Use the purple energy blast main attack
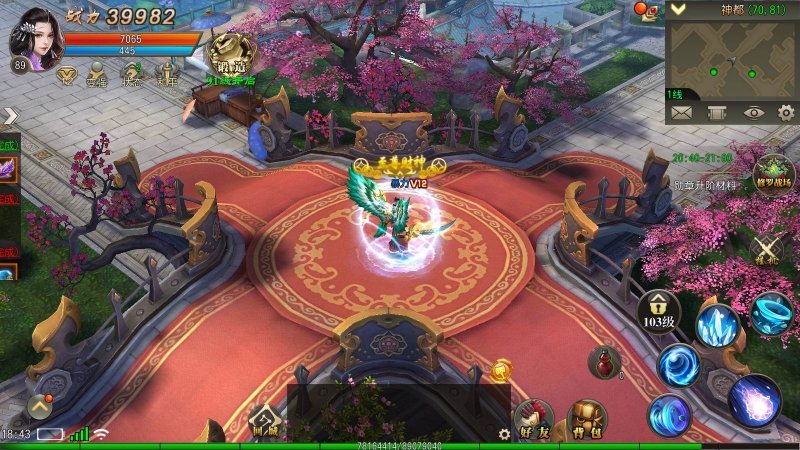 (754, 400)
